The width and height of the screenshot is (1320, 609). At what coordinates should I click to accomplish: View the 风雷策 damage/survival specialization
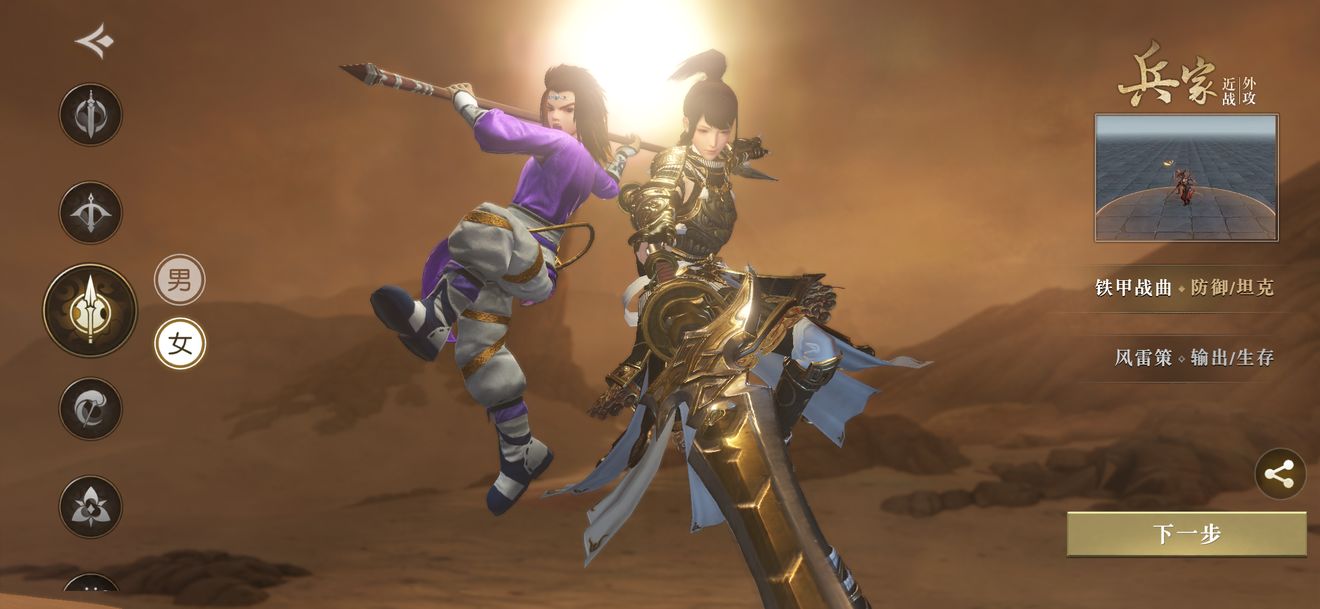(x=1194, y=357)
